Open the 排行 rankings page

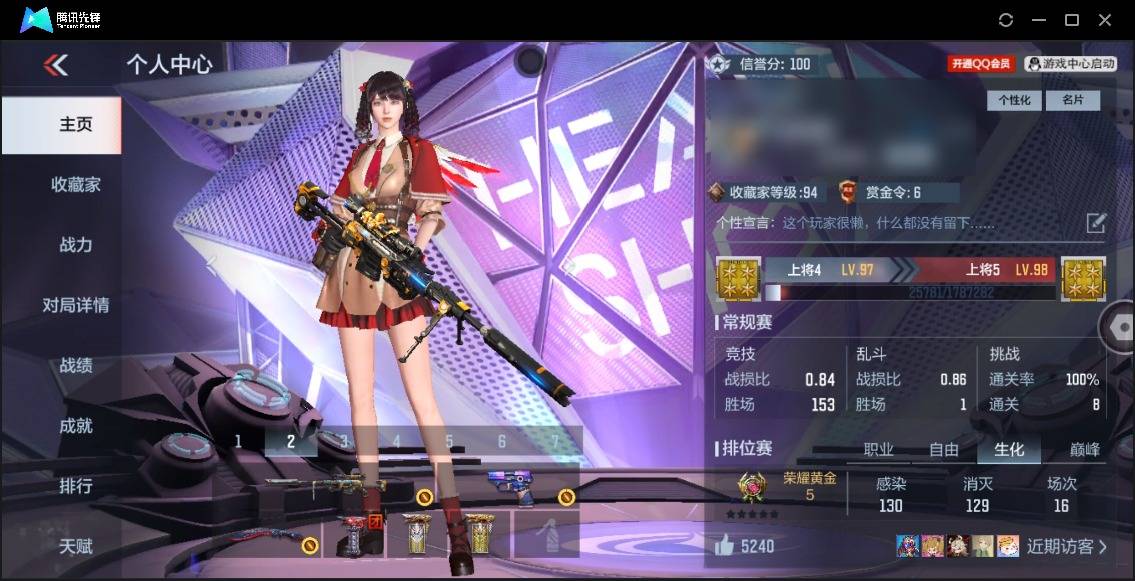tap(75, 486)
